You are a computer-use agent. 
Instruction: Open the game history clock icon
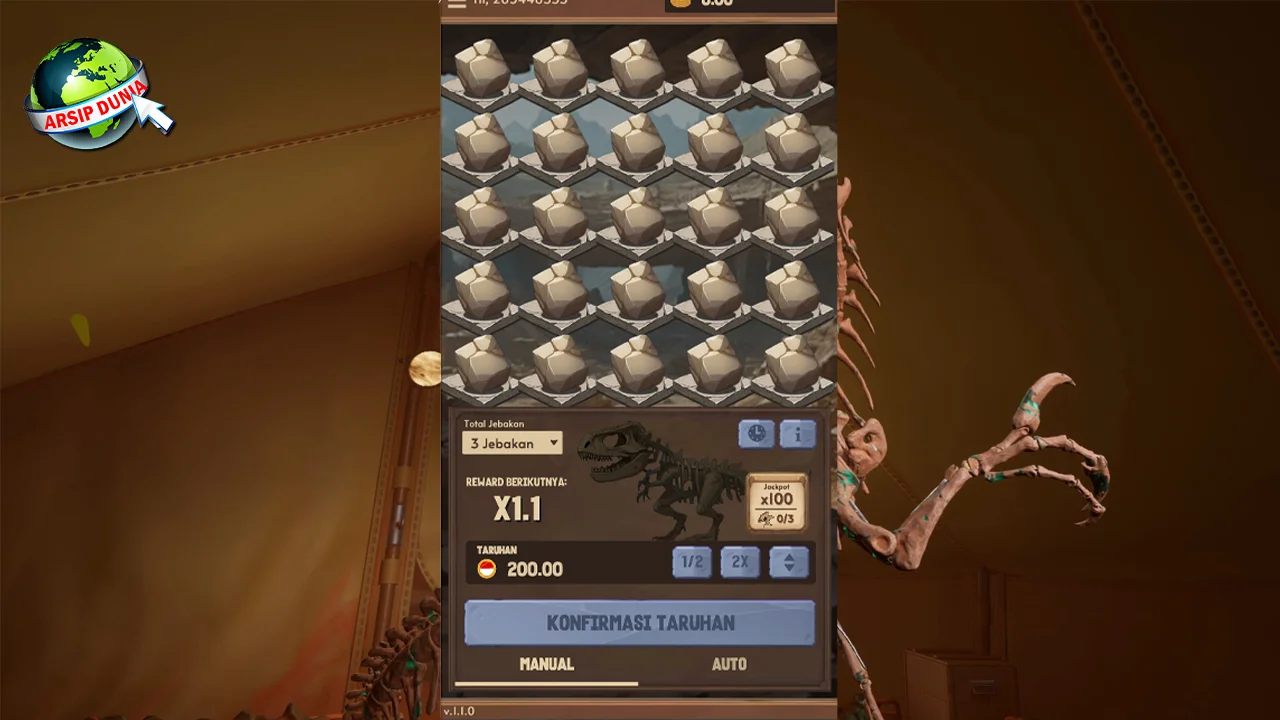tap(756, 433)
